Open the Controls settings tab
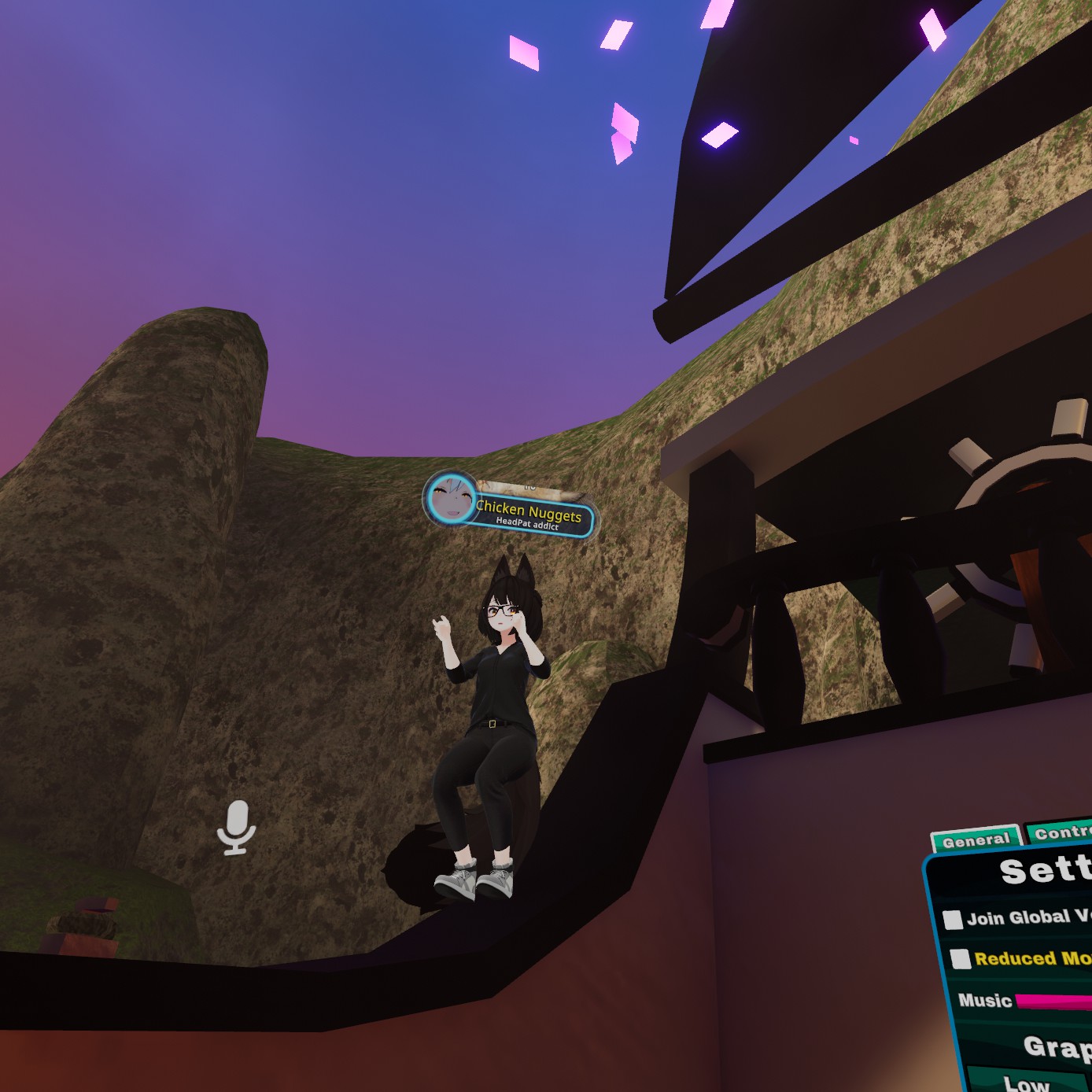 (x=1061, y=832)
